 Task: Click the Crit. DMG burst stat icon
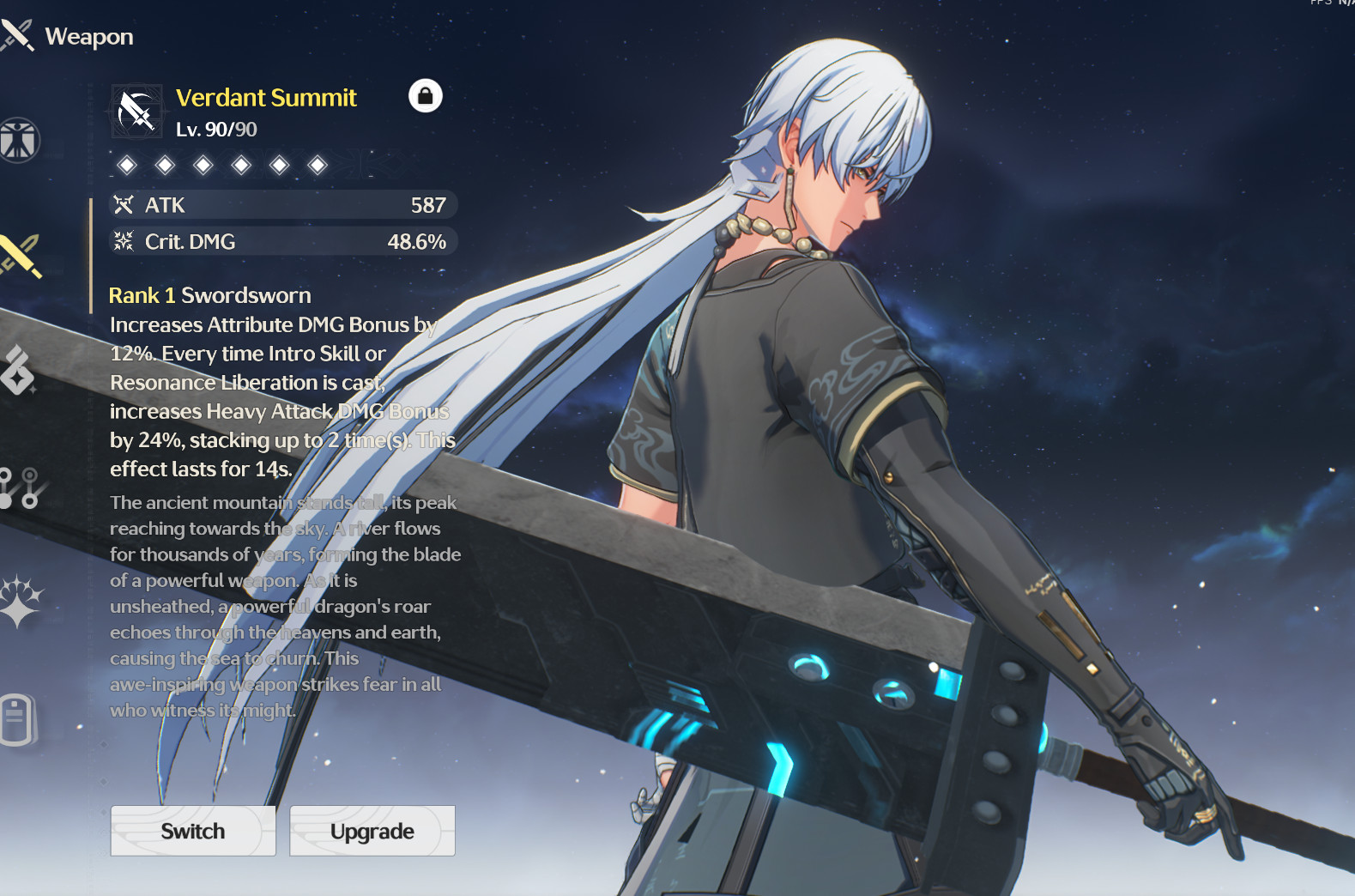(125, 241)
